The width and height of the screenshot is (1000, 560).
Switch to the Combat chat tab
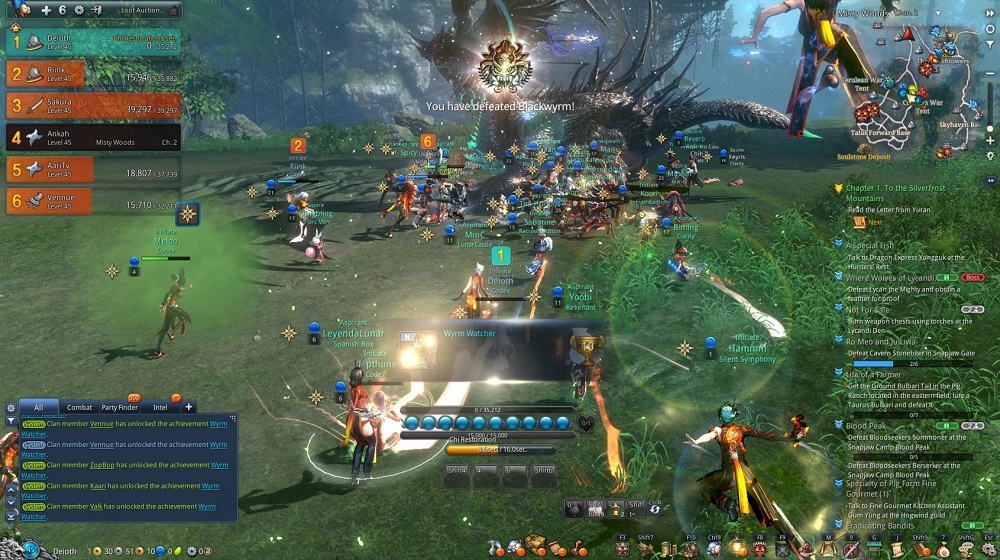79,407
